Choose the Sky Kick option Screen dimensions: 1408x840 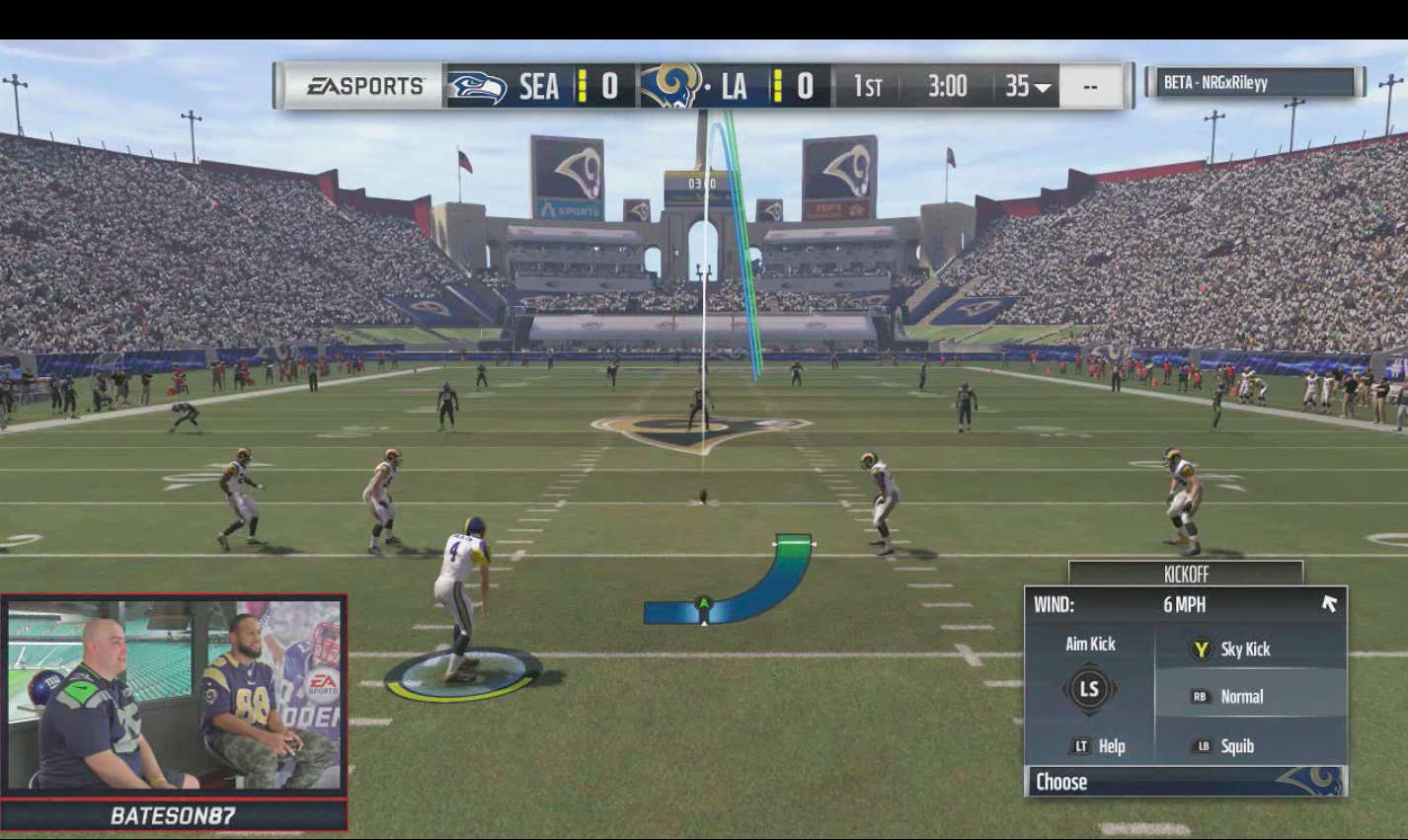click(x=1237, y=647)
